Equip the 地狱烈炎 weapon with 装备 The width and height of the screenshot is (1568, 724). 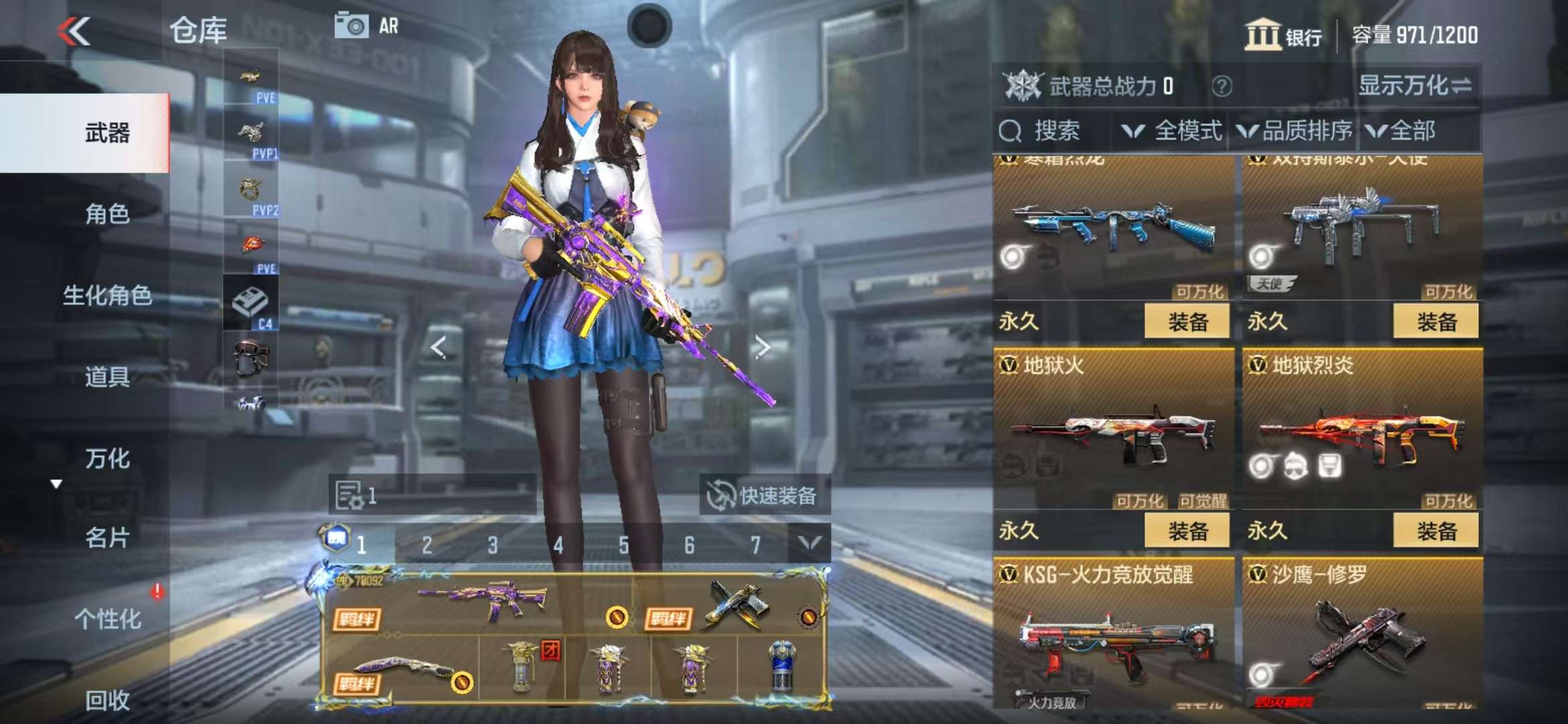click(x=1436, y=531)
